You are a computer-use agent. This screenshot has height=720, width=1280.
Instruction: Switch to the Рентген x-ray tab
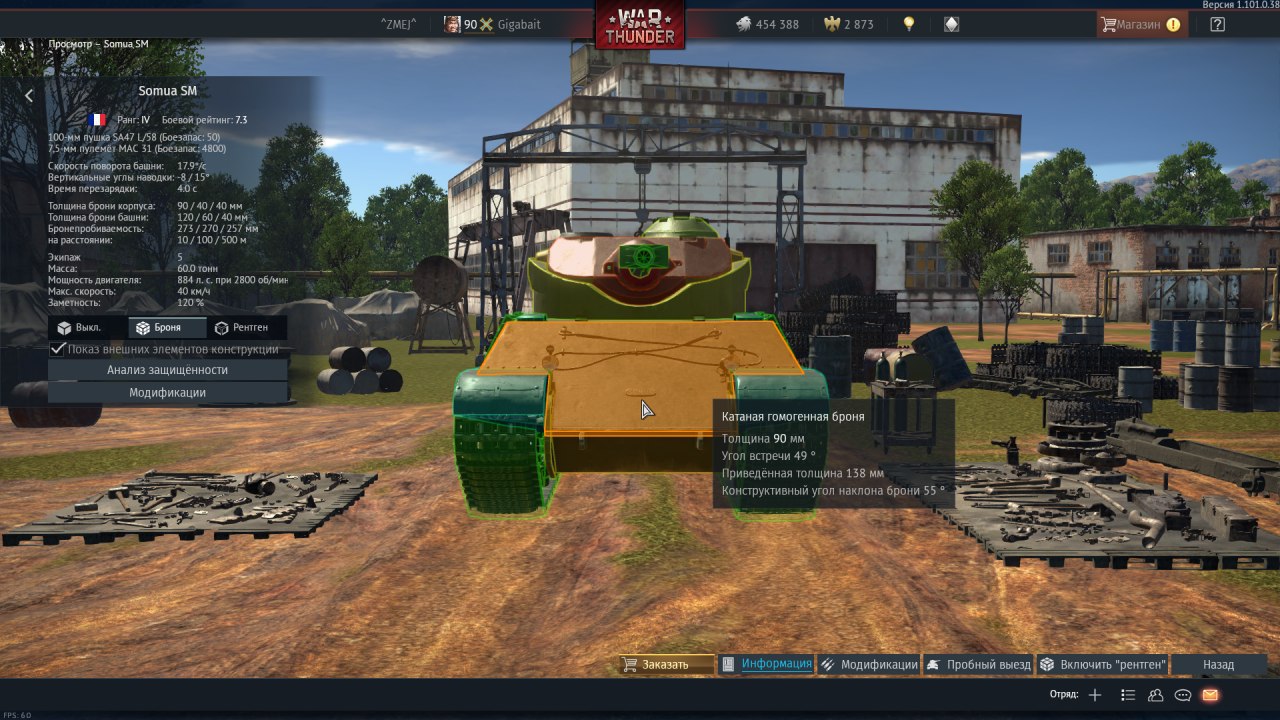tap(247, 328)
